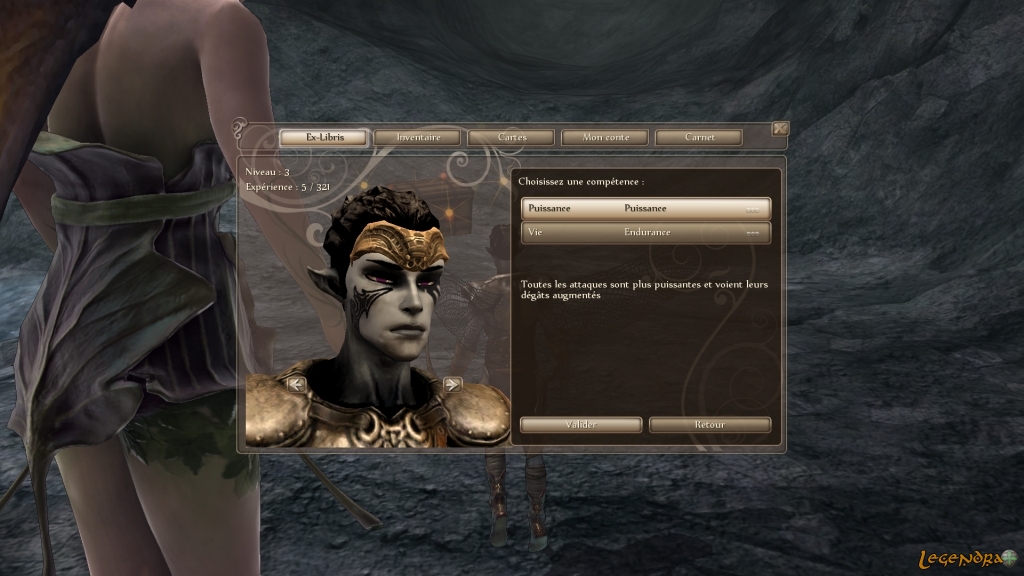
Task: Show the Cartes tab
Action: [x=511, y=137]
